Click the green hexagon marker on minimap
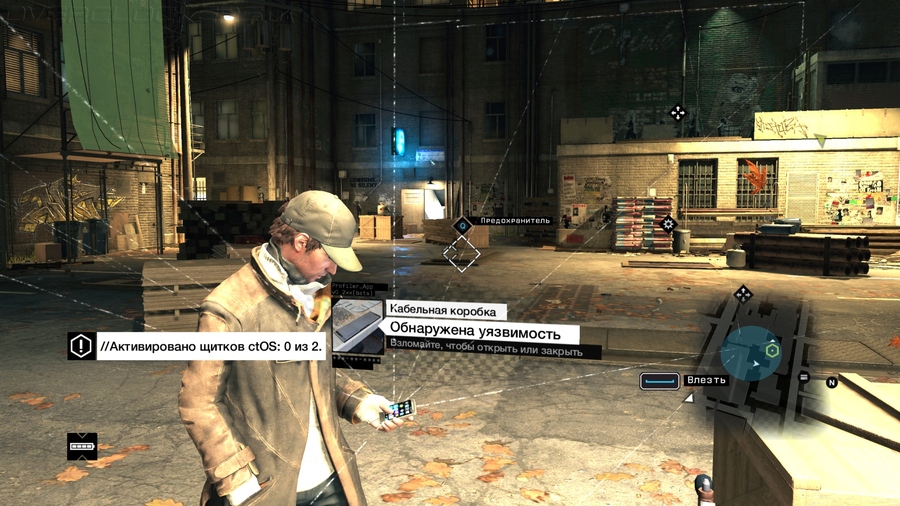Image resolution: width=900 pixels, height=506 pixels. pyautogui.click(x=772, y=351)
